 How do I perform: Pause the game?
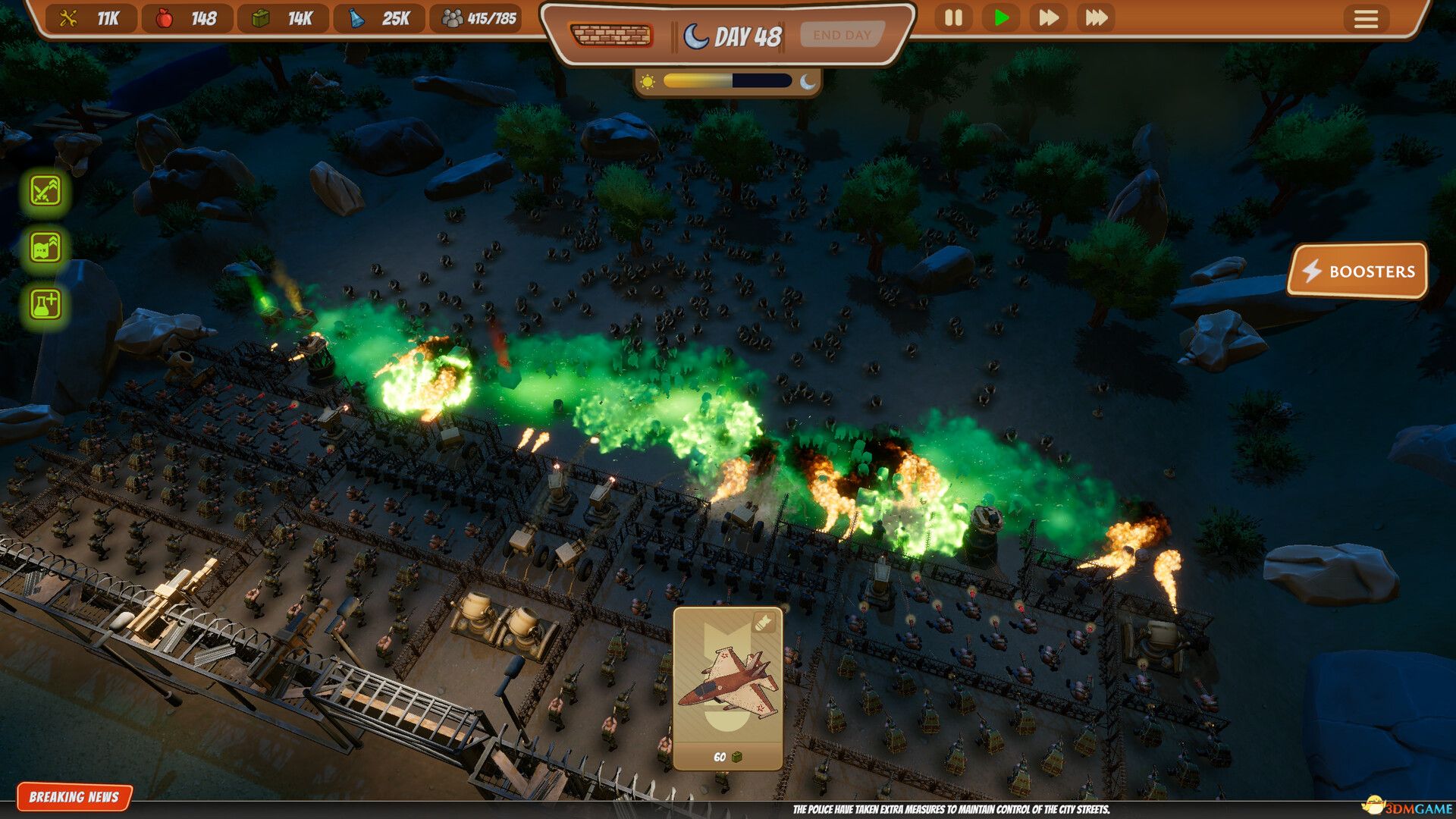coord(953,17)
